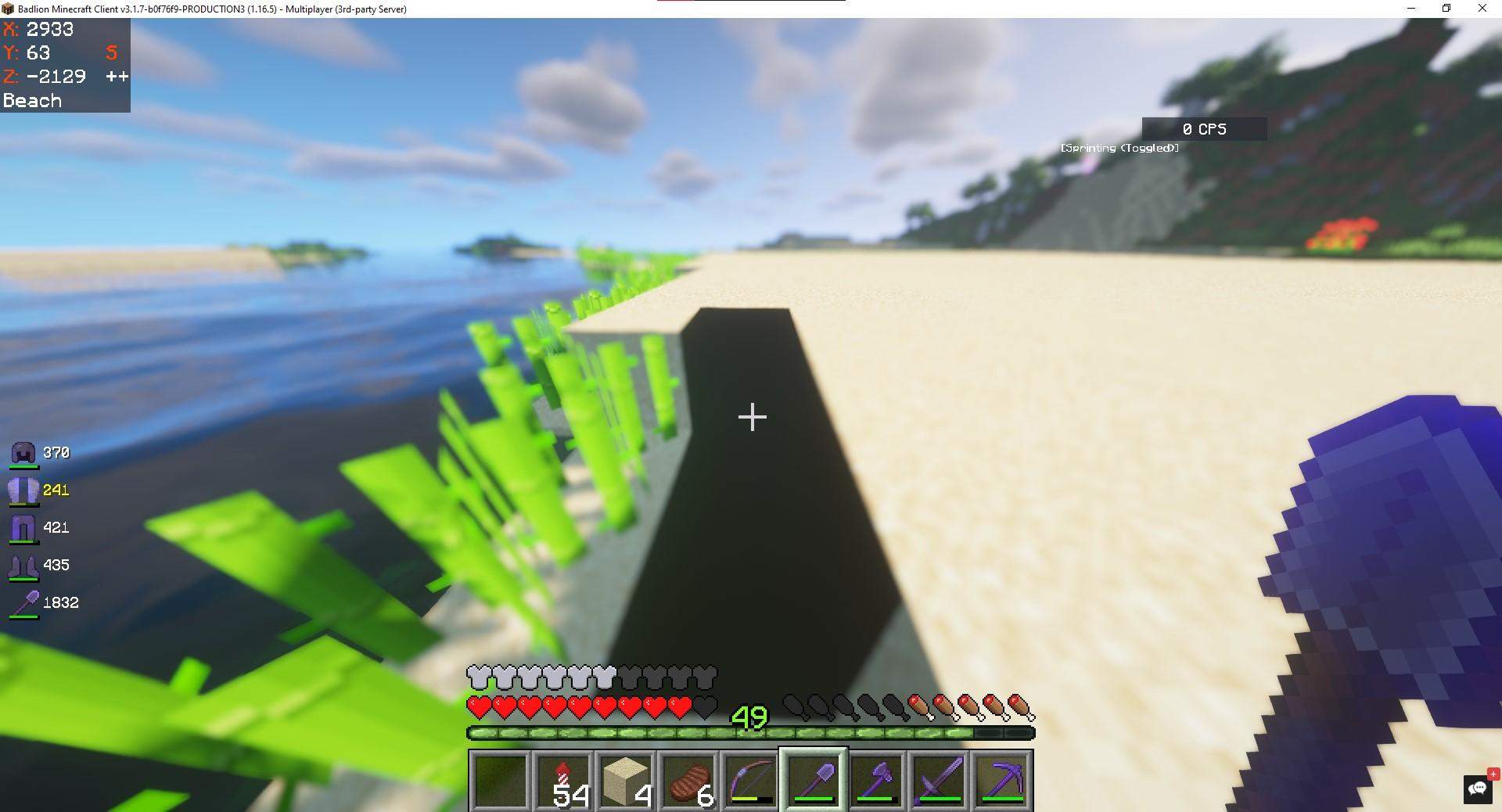Select the cooked steak hotbar slot
This screenshot has width=1502, height=812.
point(689,778)
